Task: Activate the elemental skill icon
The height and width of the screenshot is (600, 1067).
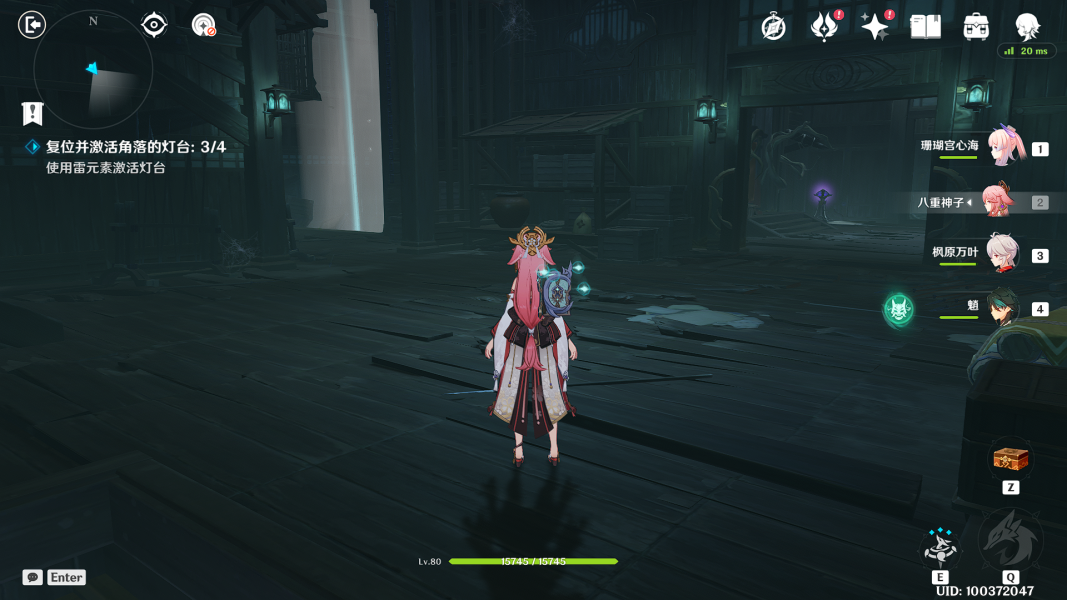Action: pyautogui.click(x=940, y=548)
